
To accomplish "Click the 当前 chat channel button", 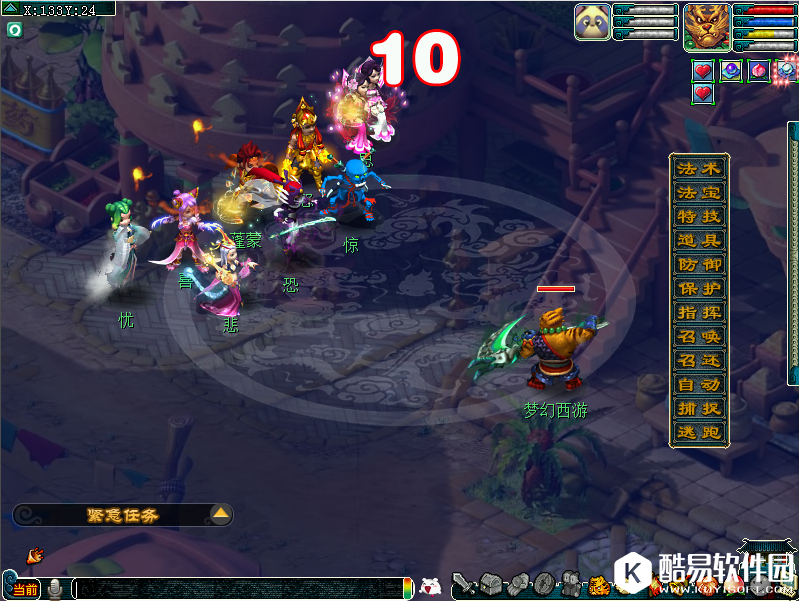I will [24, 590].
